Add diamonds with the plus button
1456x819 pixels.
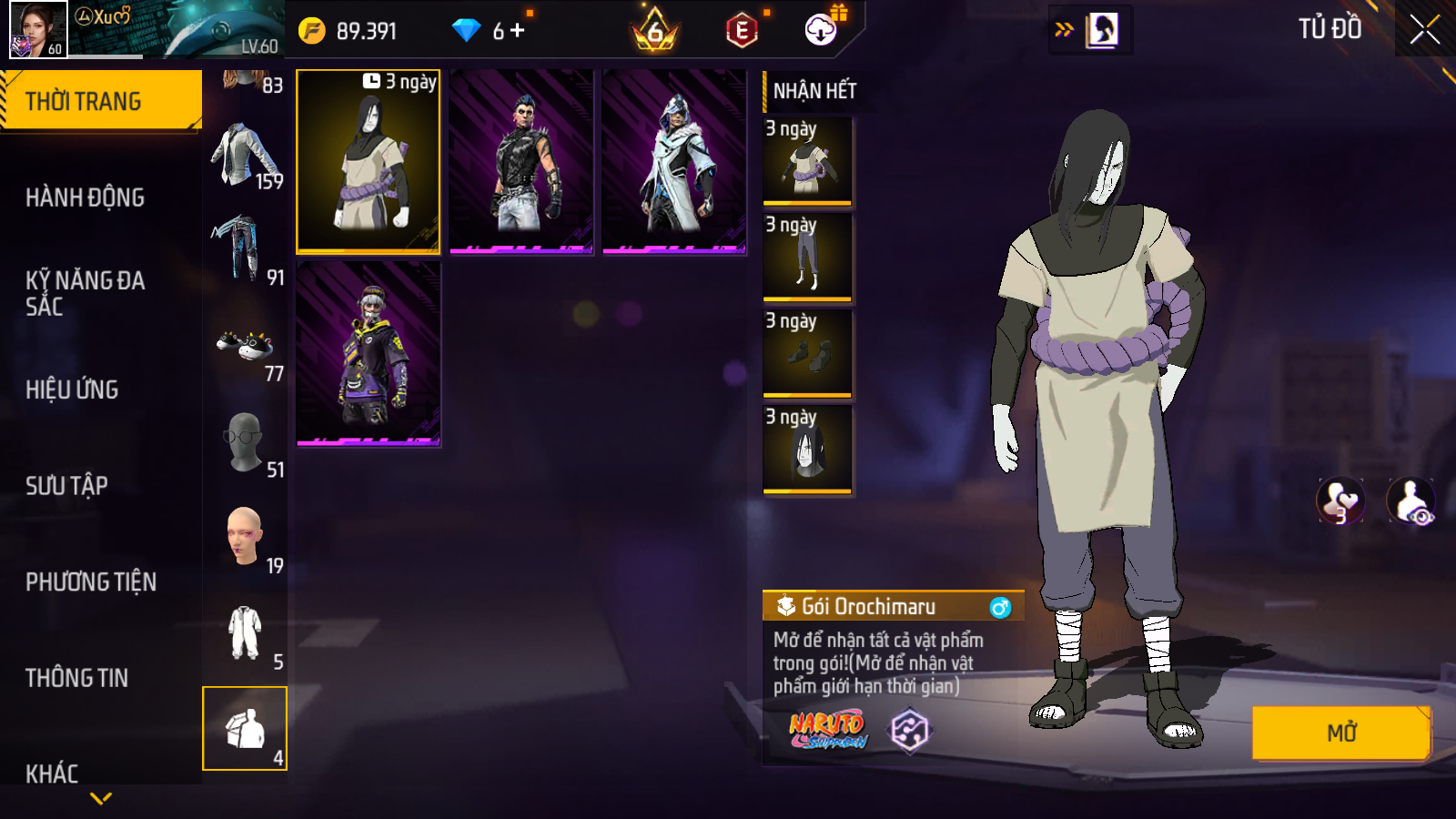click(x=518, y=31)
